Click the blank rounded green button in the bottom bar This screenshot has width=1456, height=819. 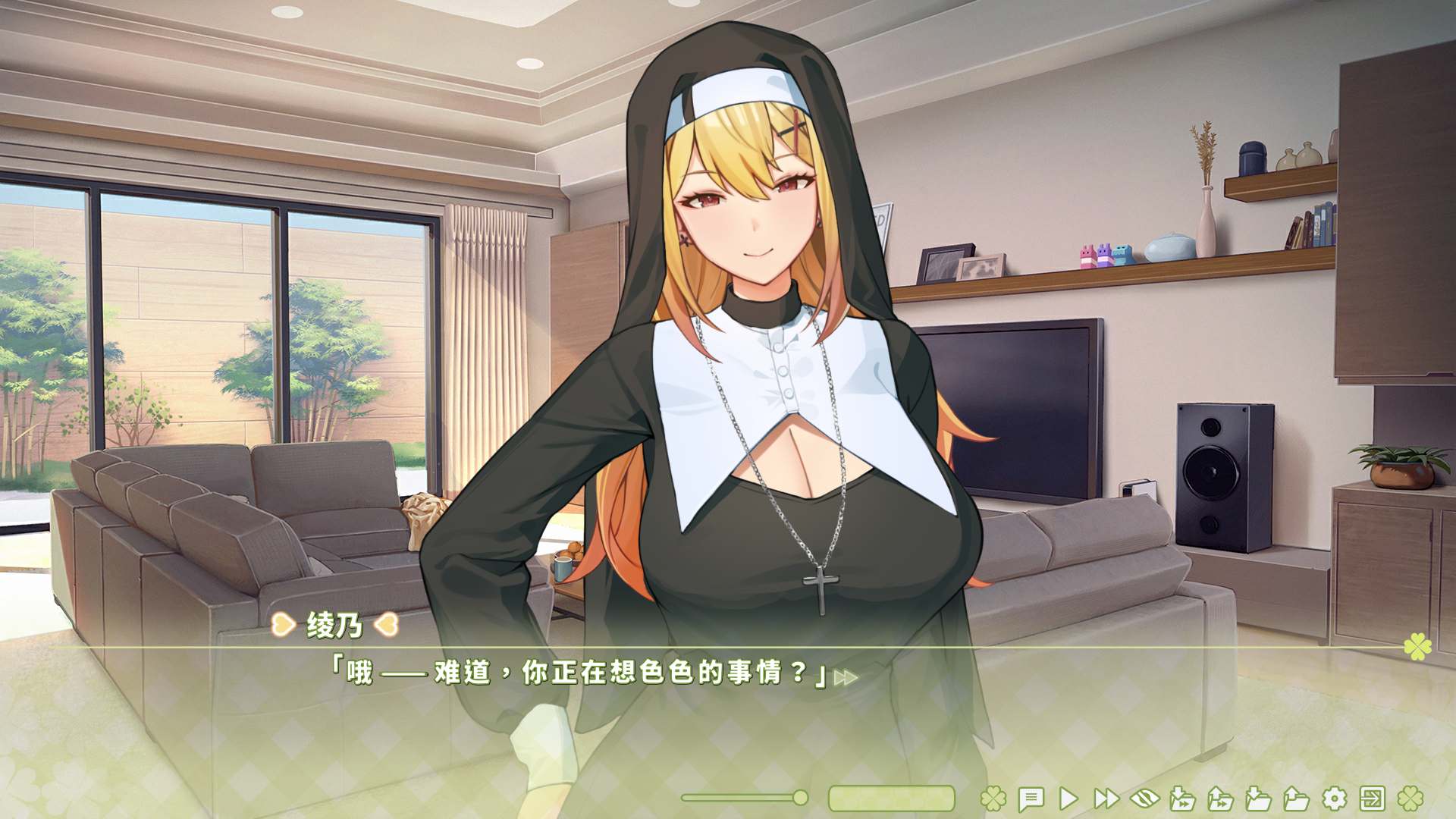(891, 799)
